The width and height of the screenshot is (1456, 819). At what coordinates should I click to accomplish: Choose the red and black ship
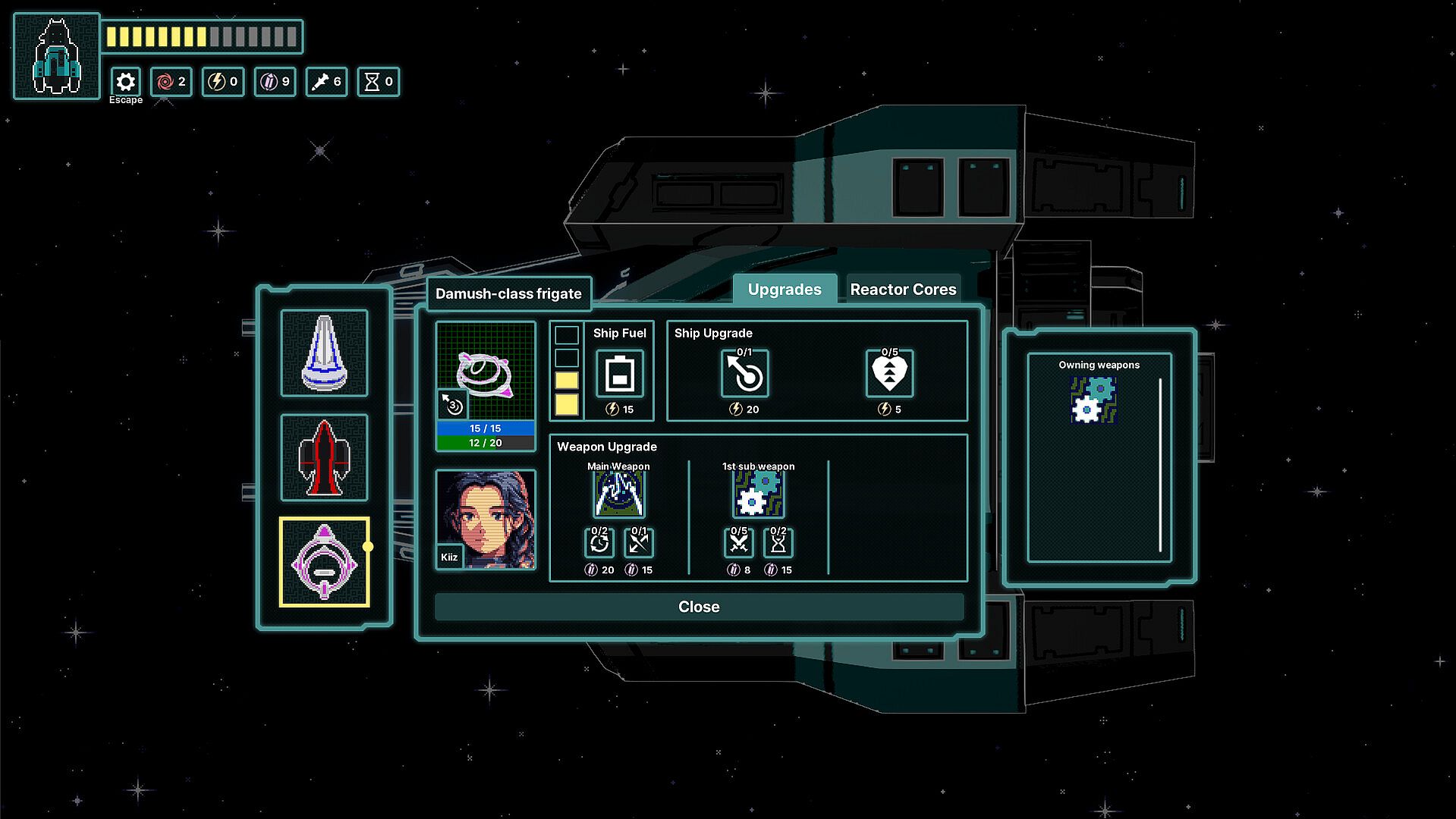(324, 457)
